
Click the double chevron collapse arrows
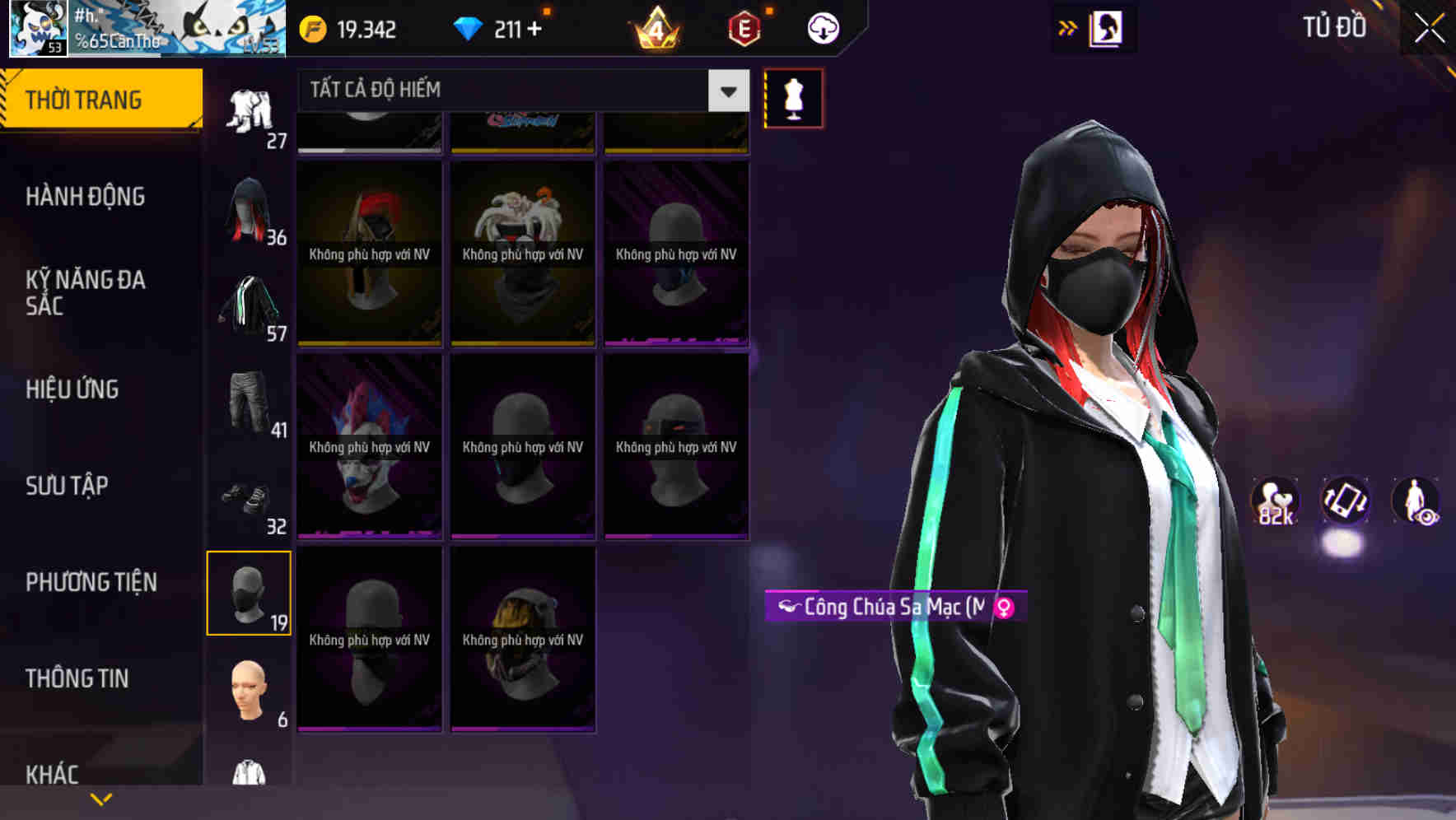1068,27
